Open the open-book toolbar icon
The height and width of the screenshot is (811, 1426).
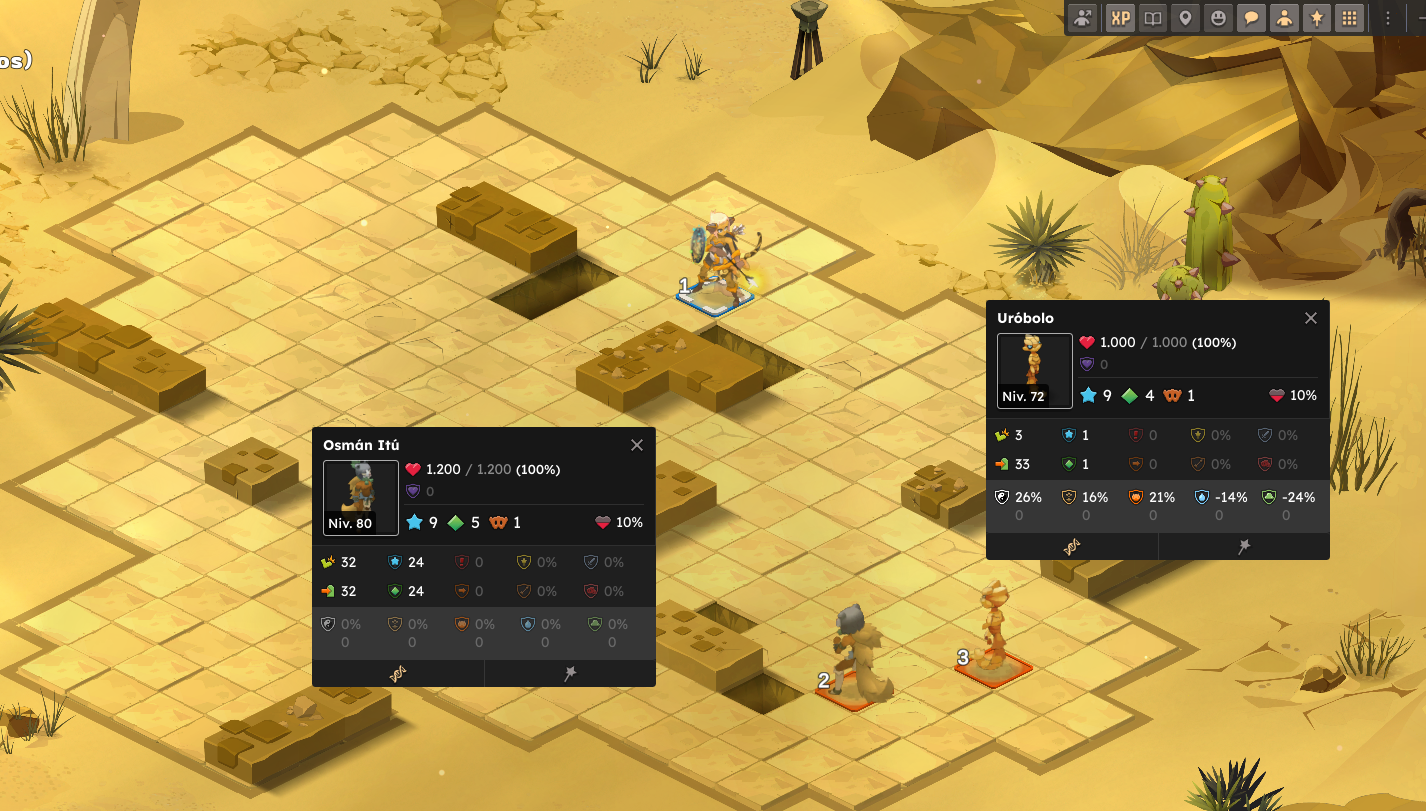(1153, 18)
